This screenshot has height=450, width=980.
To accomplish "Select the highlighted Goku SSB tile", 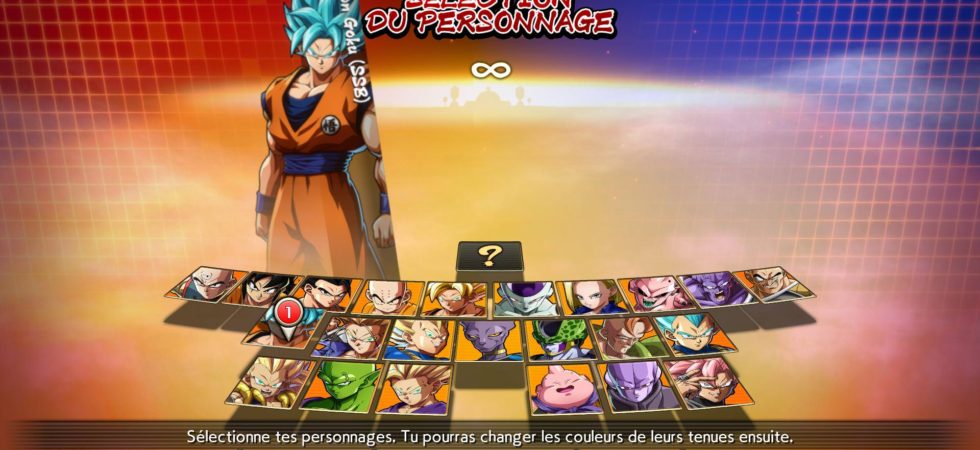I will pos(284,325).
